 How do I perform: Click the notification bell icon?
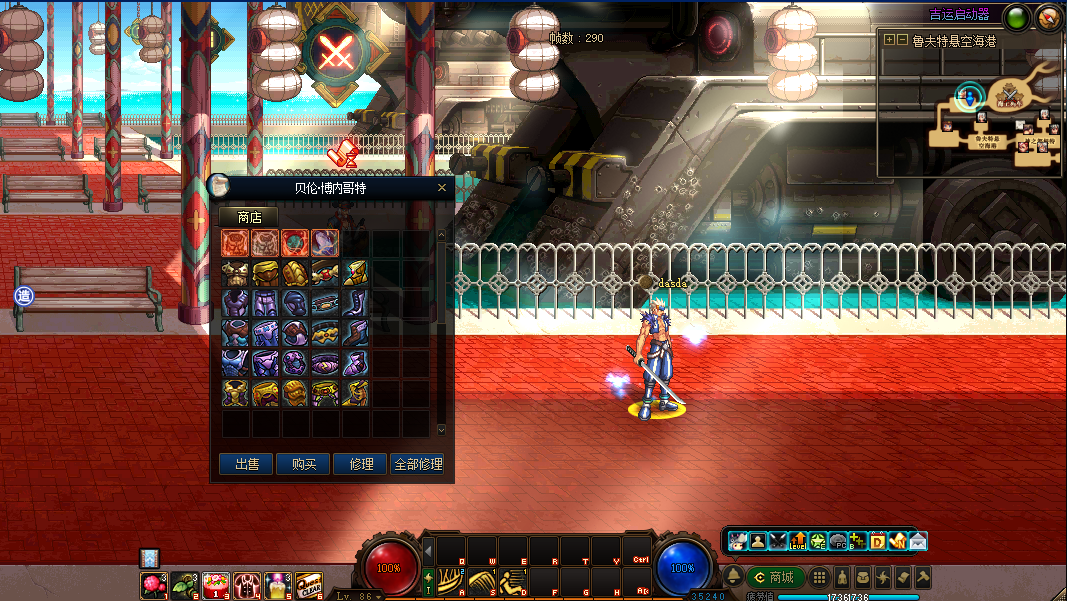(x=733, y=577)
